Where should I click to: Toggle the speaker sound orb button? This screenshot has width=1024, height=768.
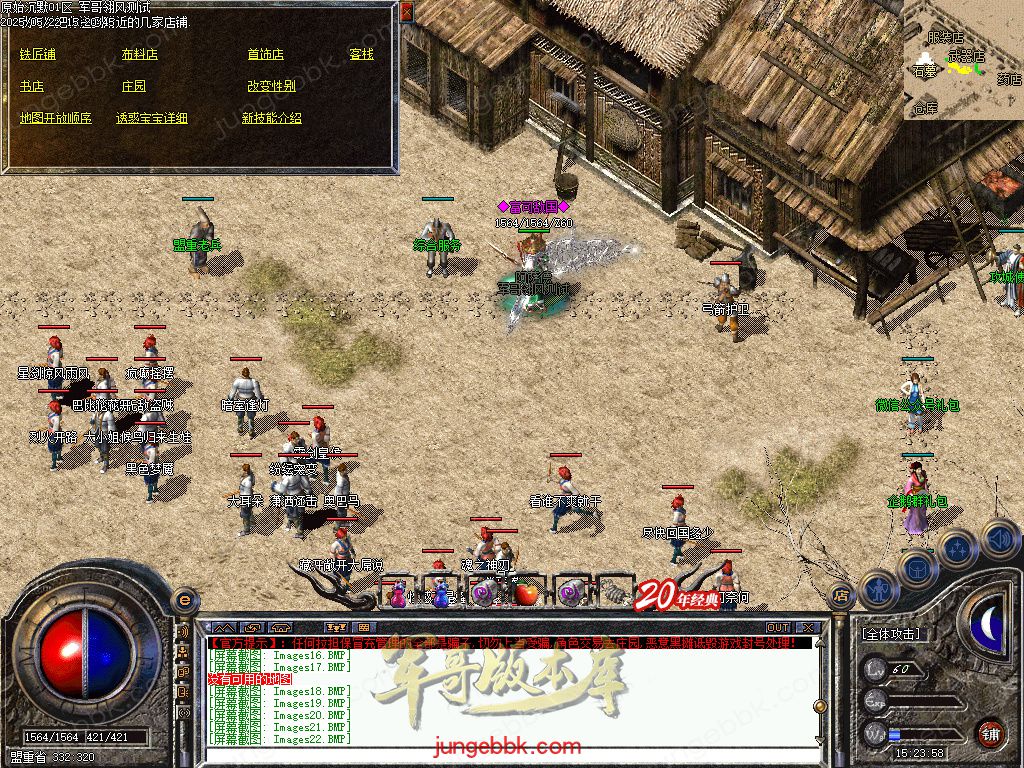click(1000, 538)
